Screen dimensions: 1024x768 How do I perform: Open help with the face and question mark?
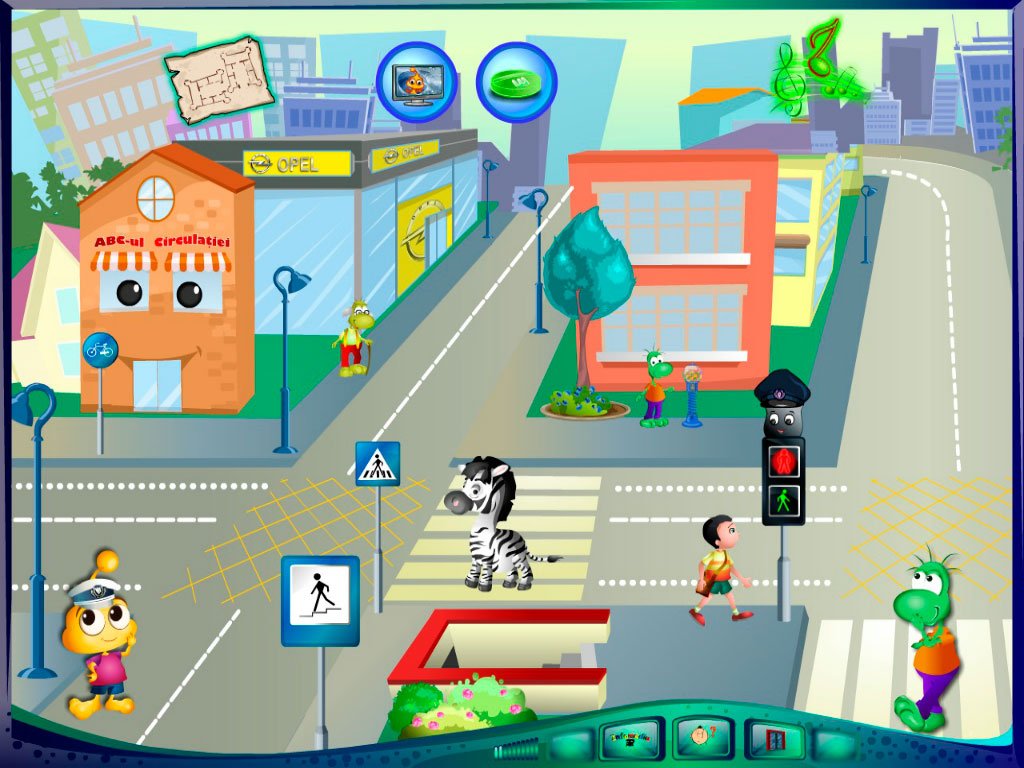pos(703,739)
